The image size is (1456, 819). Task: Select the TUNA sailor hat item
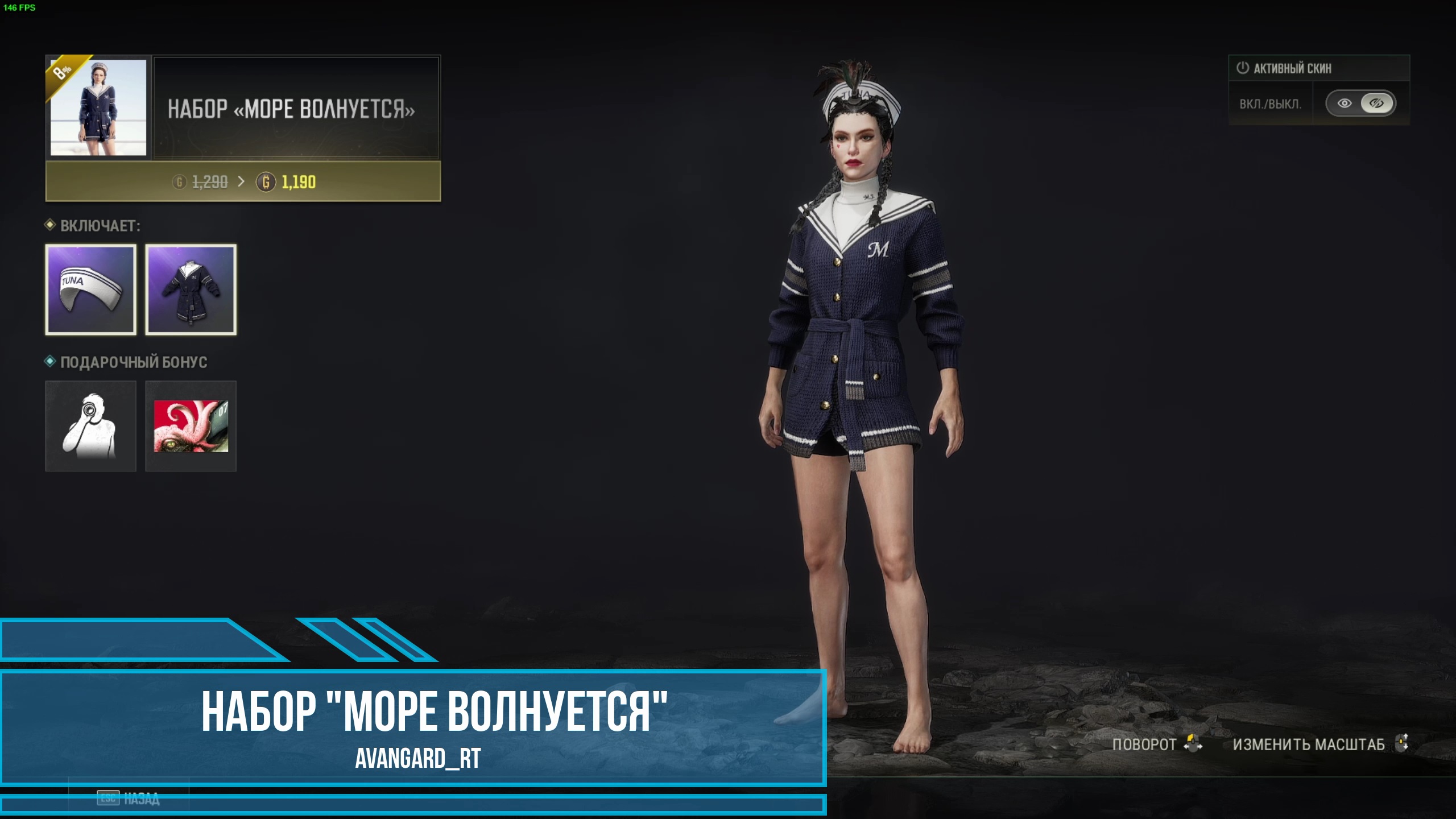click(x=91, y=290)
